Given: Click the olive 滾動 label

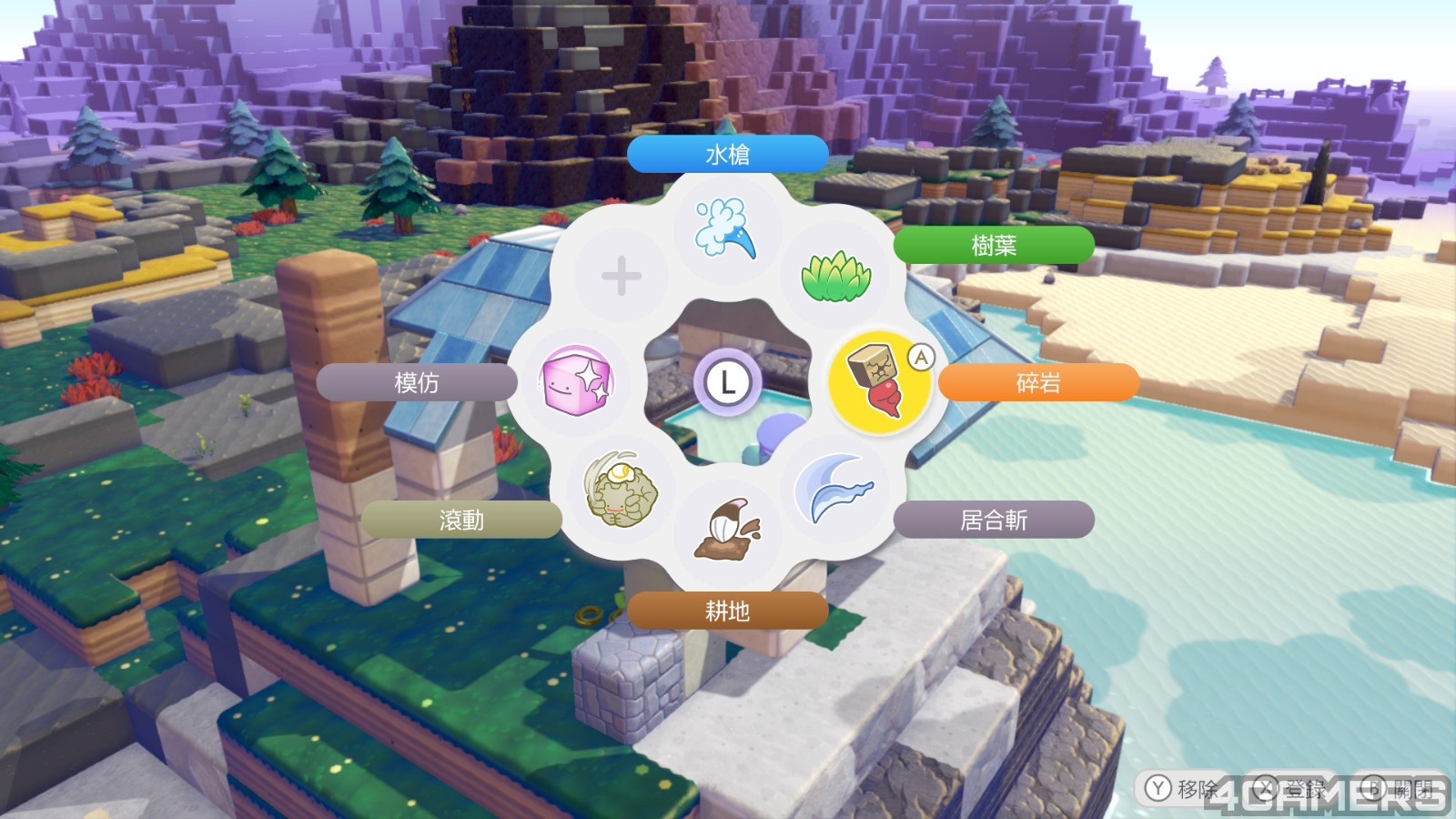Looking at the screenshot, I should tap(461, 520).
